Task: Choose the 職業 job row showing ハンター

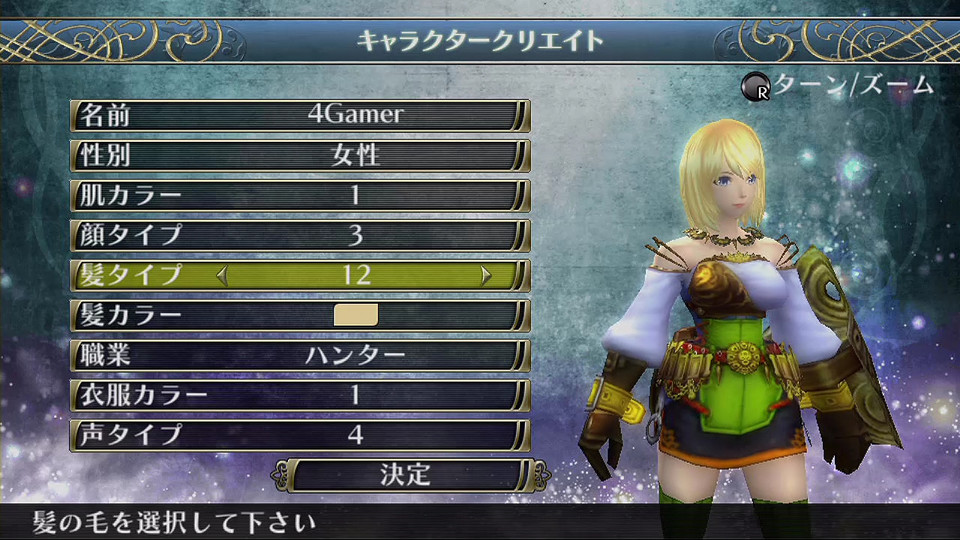Action: click(300, 355)
